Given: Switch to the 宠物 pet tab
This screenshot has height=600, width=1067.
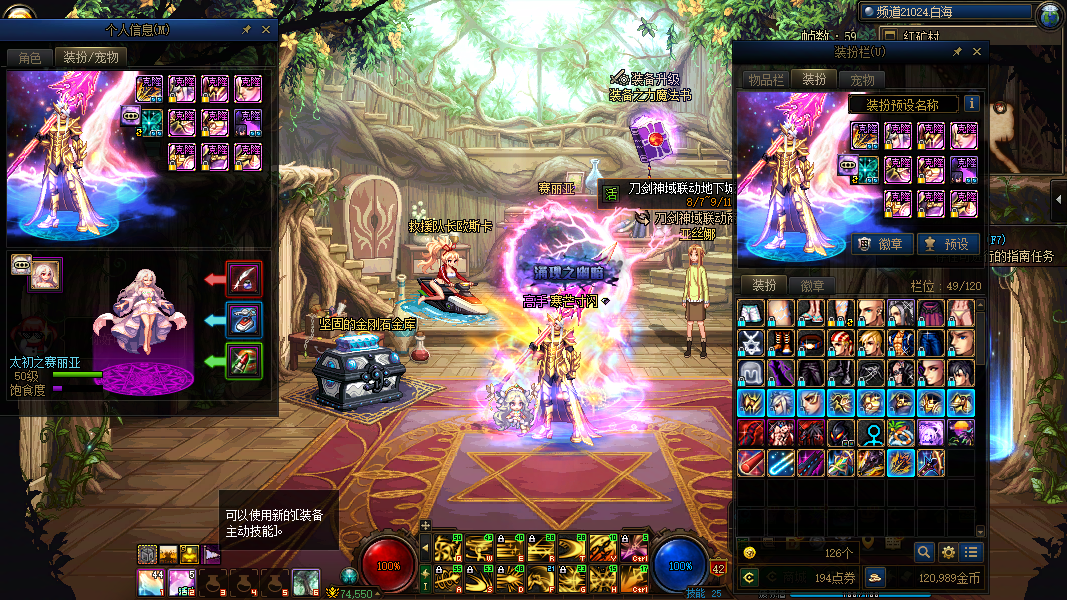Looking at the screenshot, I should [x=861, y=79].
